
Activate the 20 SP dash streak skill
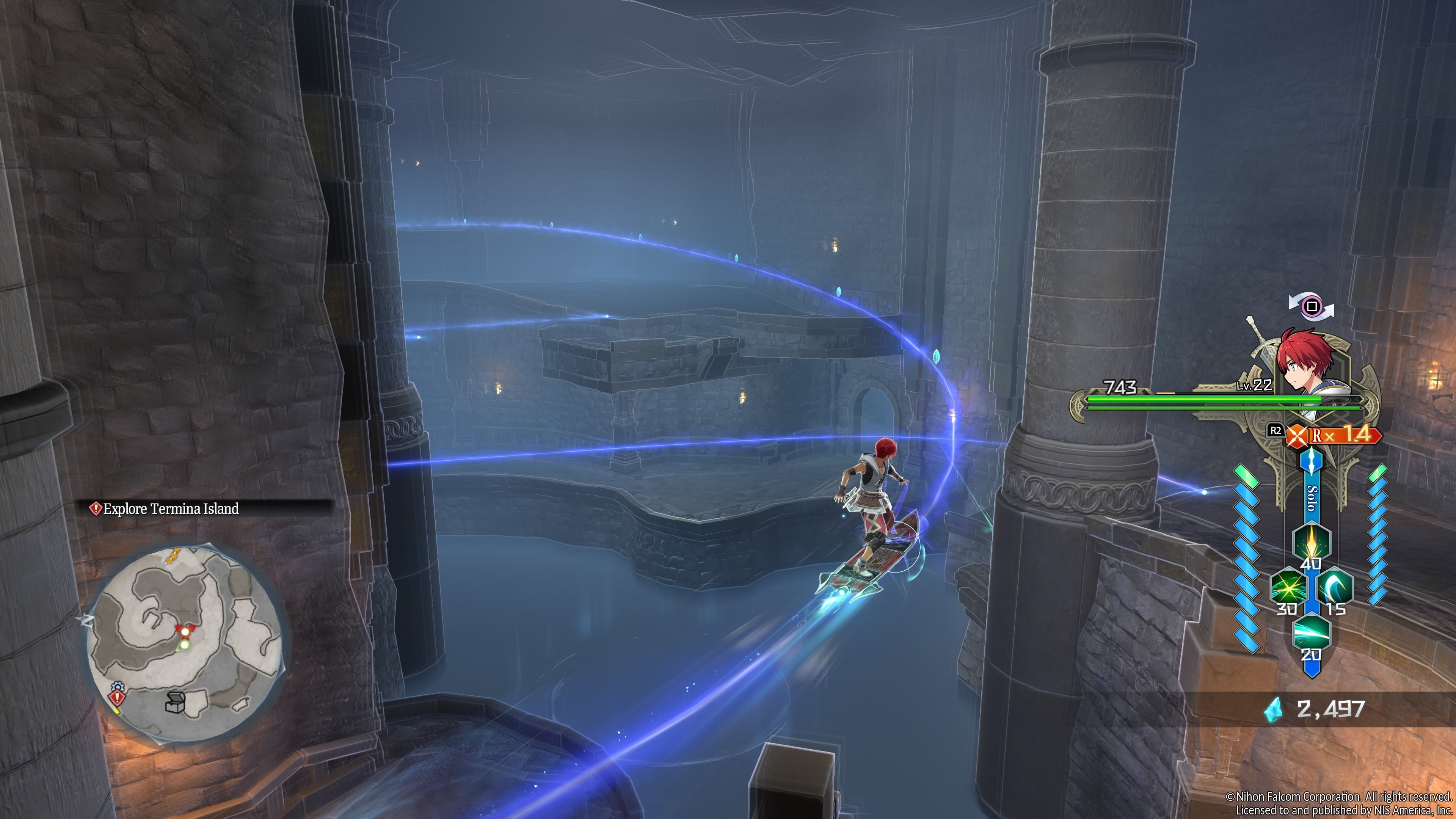tap(1311, 632)
